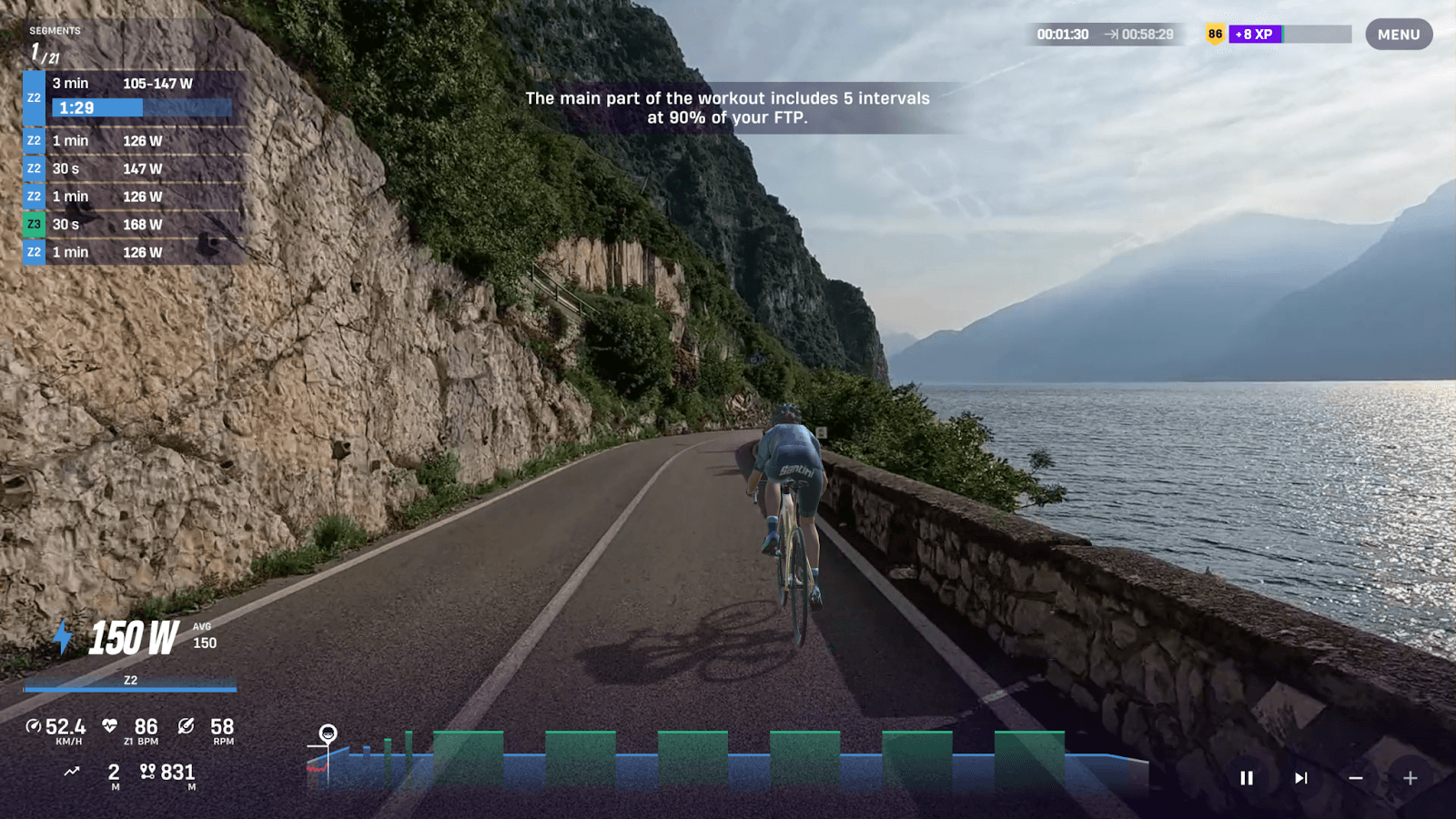Click the elevation gain trend icon
Viewport: 1456px width, 819px height.
[x=71, y=772]
